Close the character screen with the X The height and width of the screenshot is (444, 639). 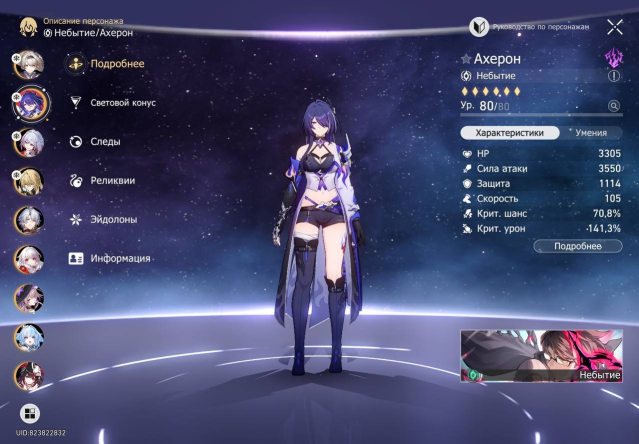point(615,27)
